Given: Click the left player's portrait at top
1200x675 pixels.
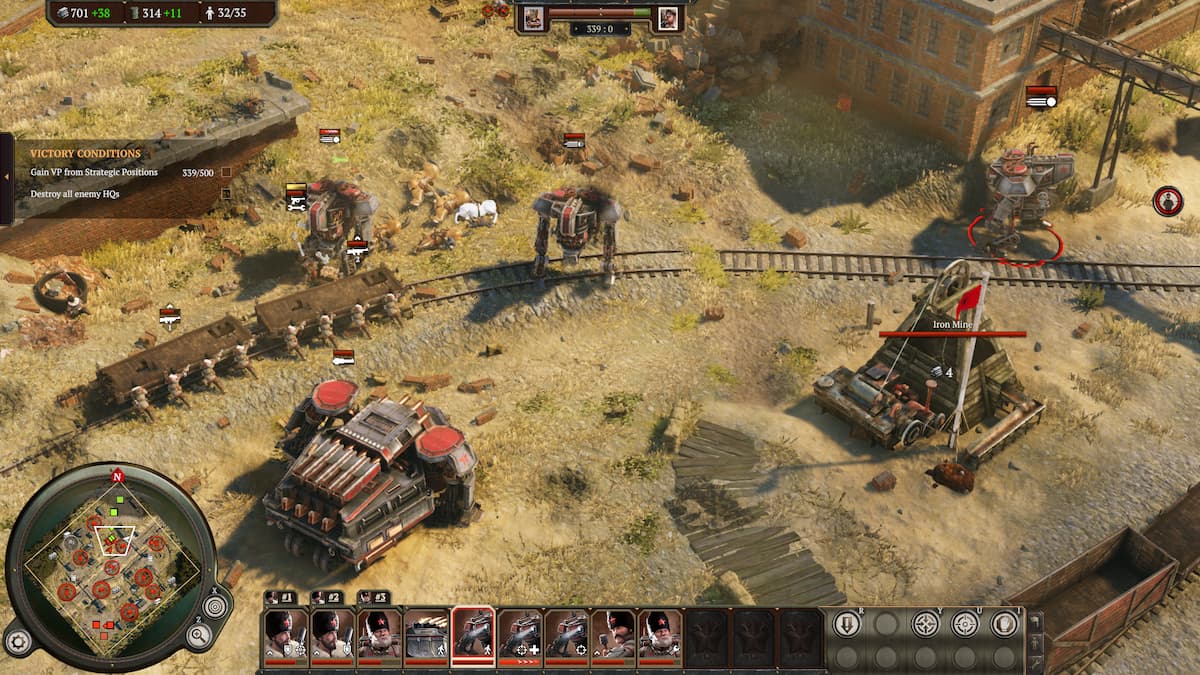Looking at the screenshot, I should 532,17.
